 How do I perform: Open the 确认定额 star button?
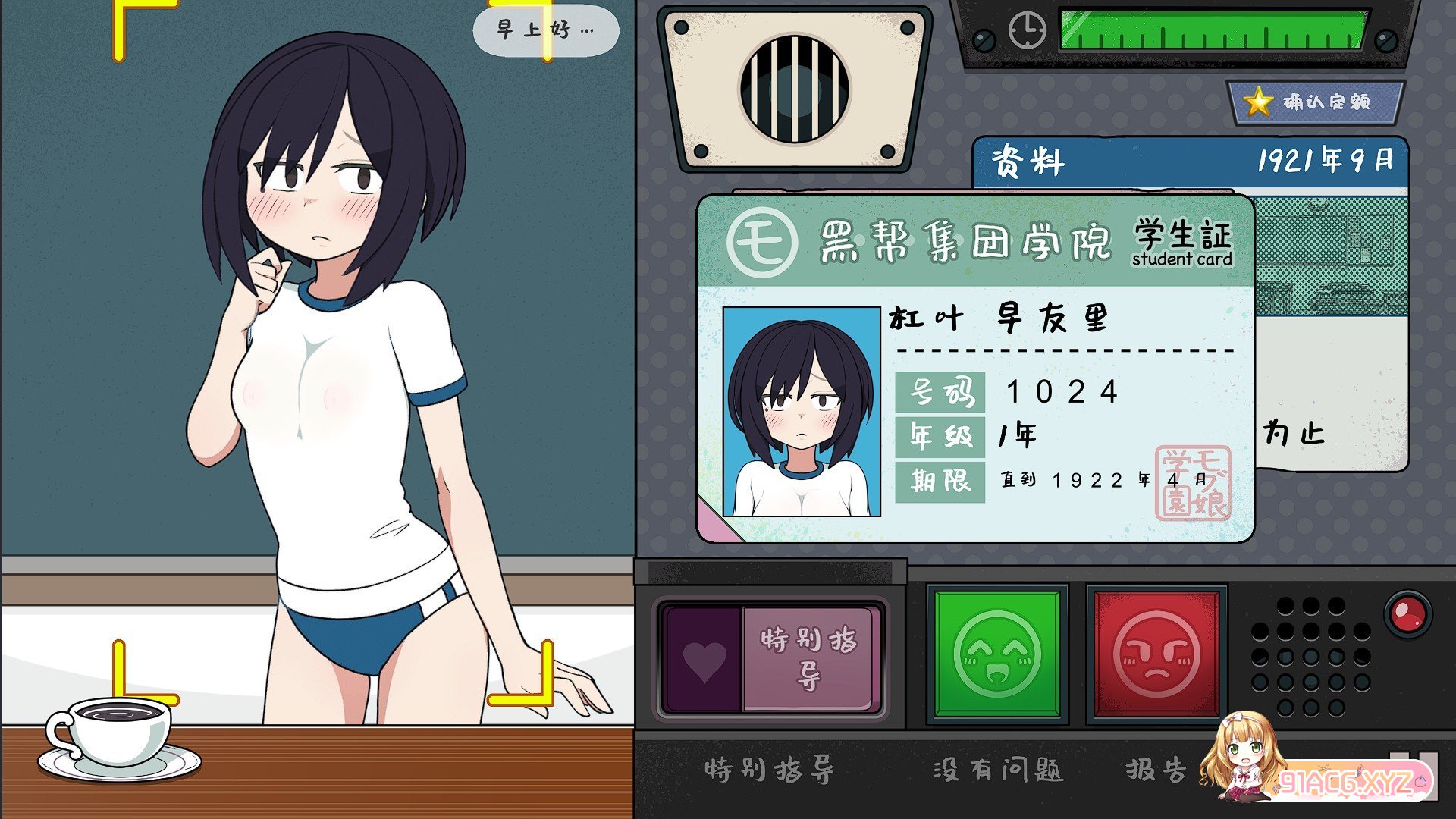tap(1315, 102)
